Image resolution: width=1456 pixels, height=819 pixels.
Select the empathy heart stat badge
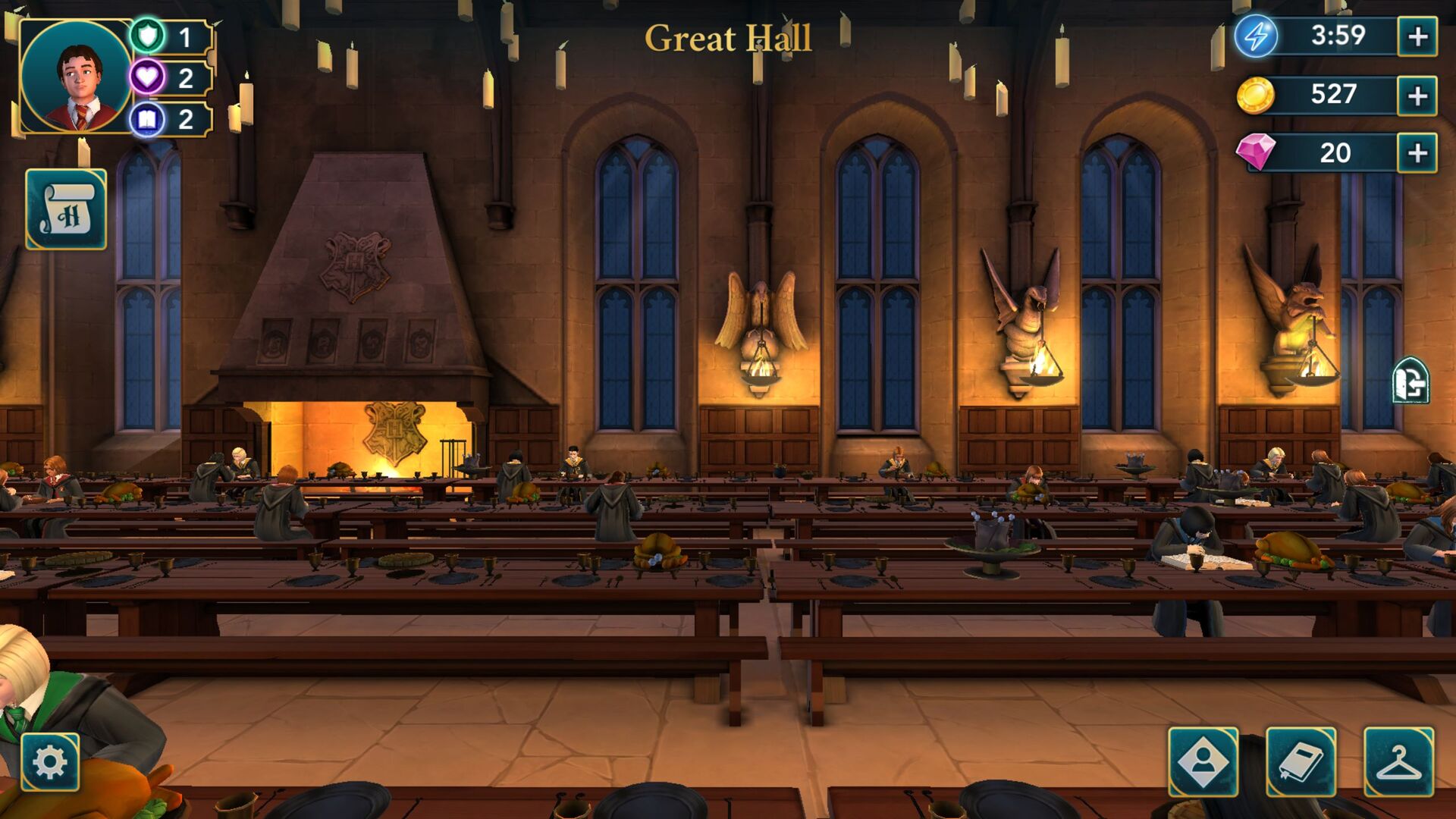[149, 78]
